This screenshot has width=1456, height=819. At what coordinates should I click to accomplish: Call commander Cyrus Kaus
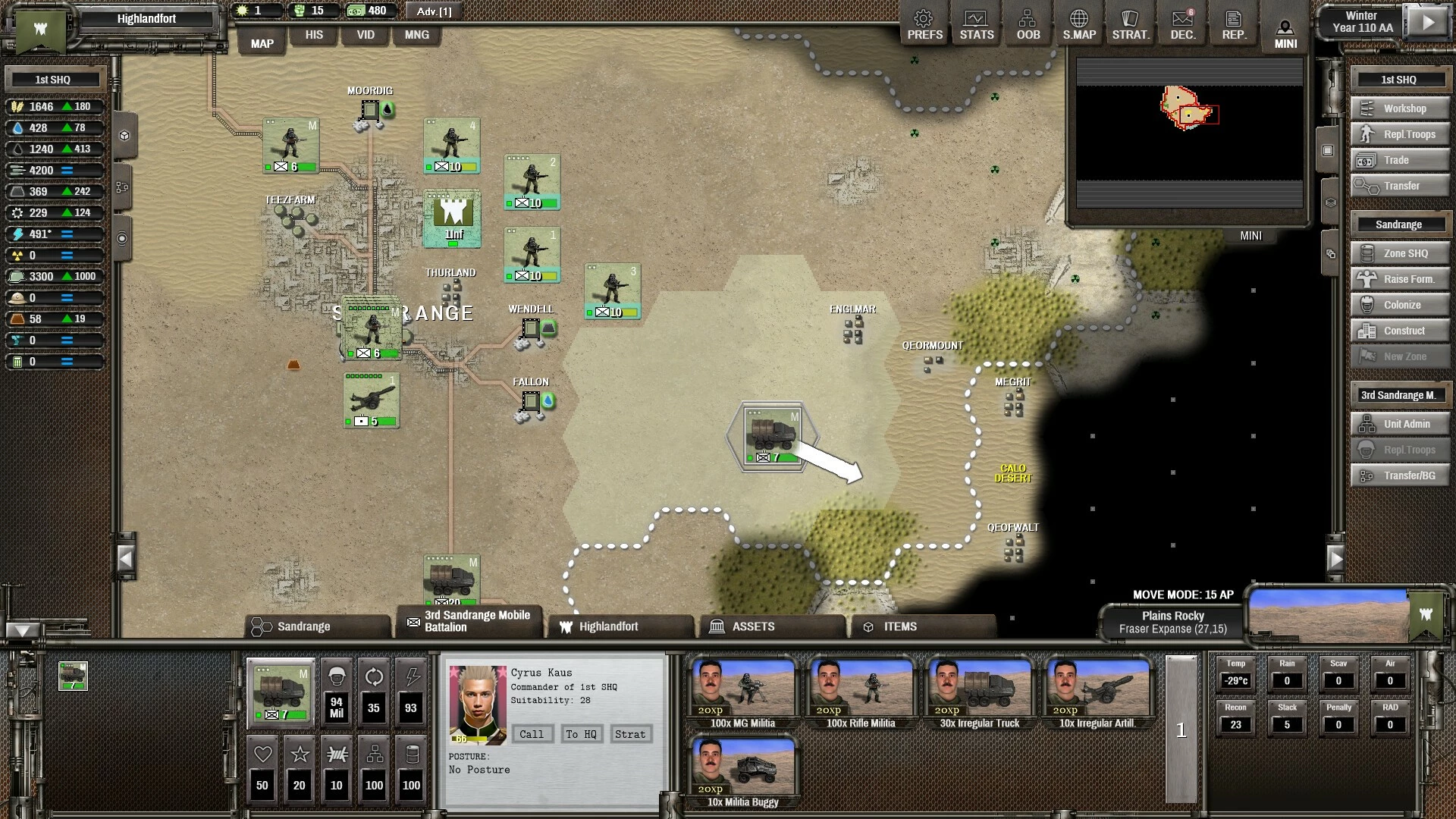coord(531,734)
